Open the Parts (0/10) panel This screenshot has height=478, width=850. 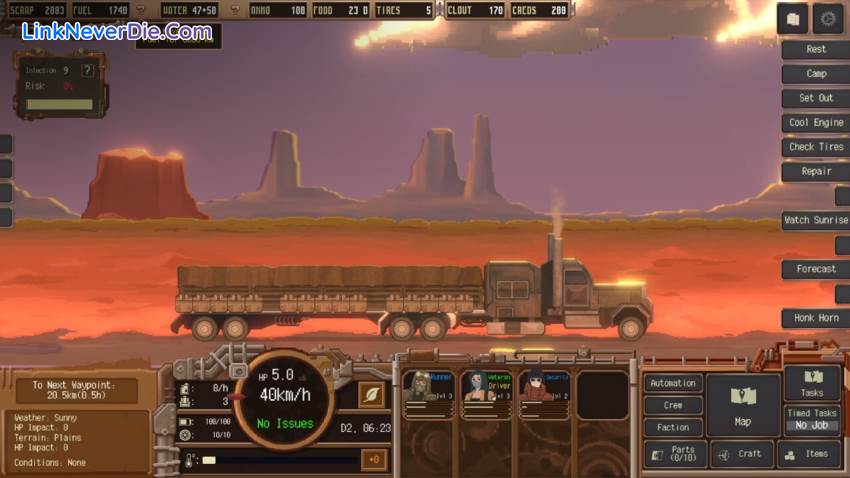(x=674, y=454)
